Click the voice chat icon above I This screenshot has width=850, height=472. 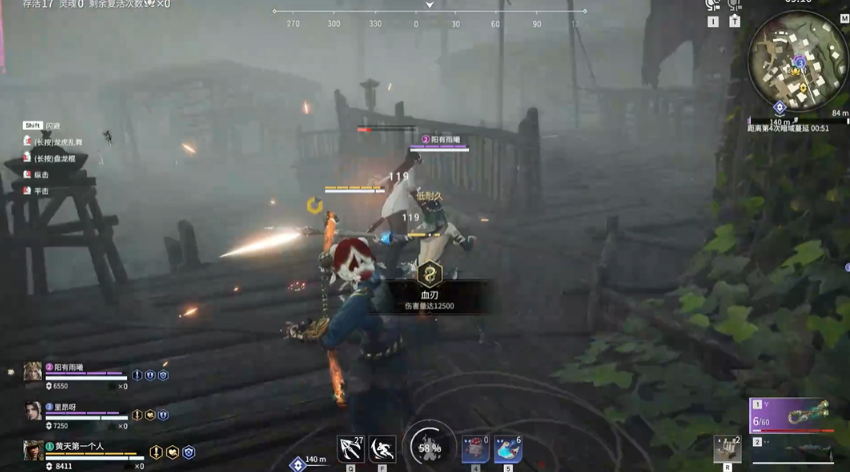[x=713, y=6]
